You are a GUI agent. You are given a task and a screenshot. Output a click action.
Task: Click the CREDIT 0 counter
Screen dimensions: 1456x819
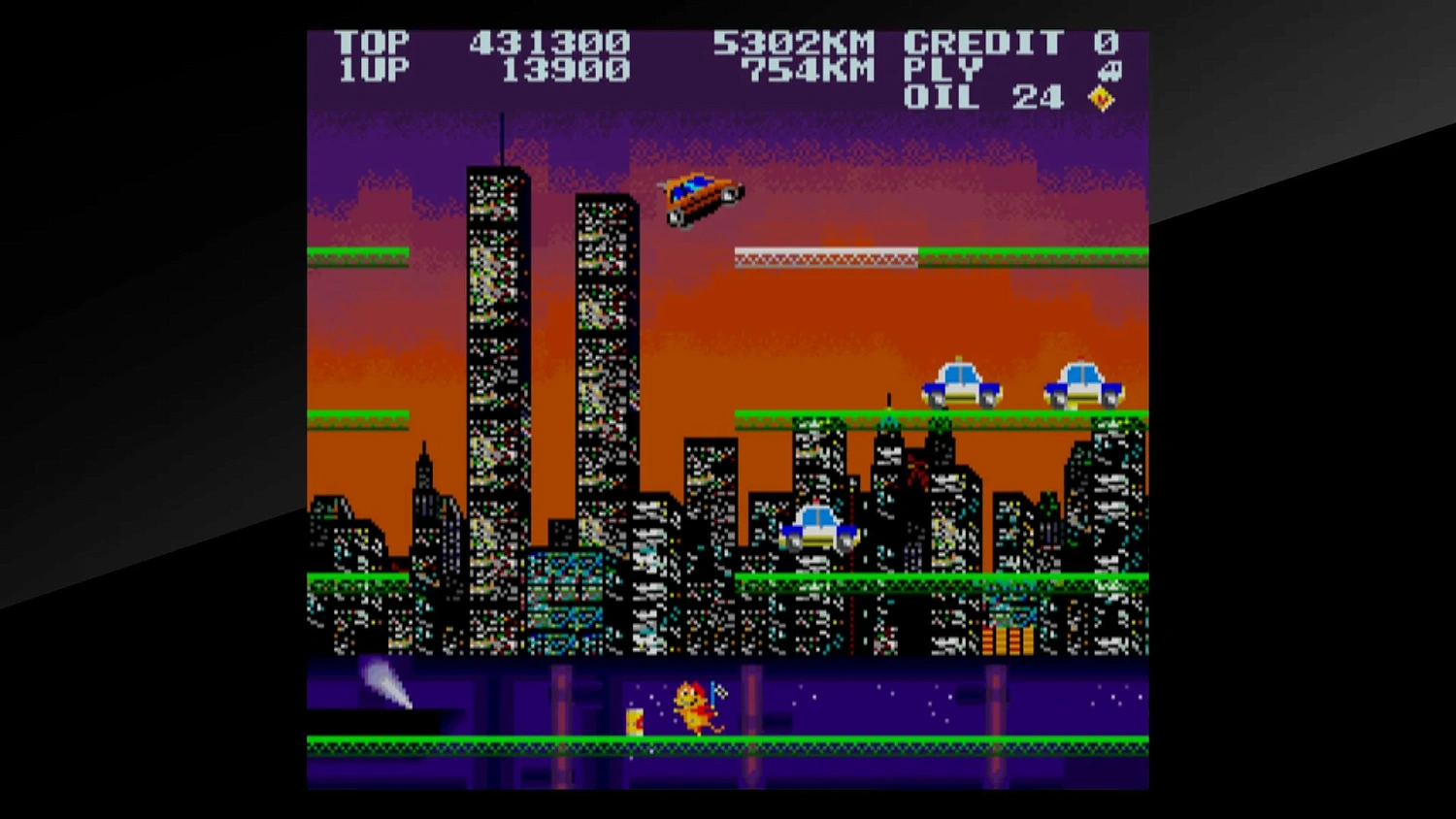click(x=1009, y=41)
